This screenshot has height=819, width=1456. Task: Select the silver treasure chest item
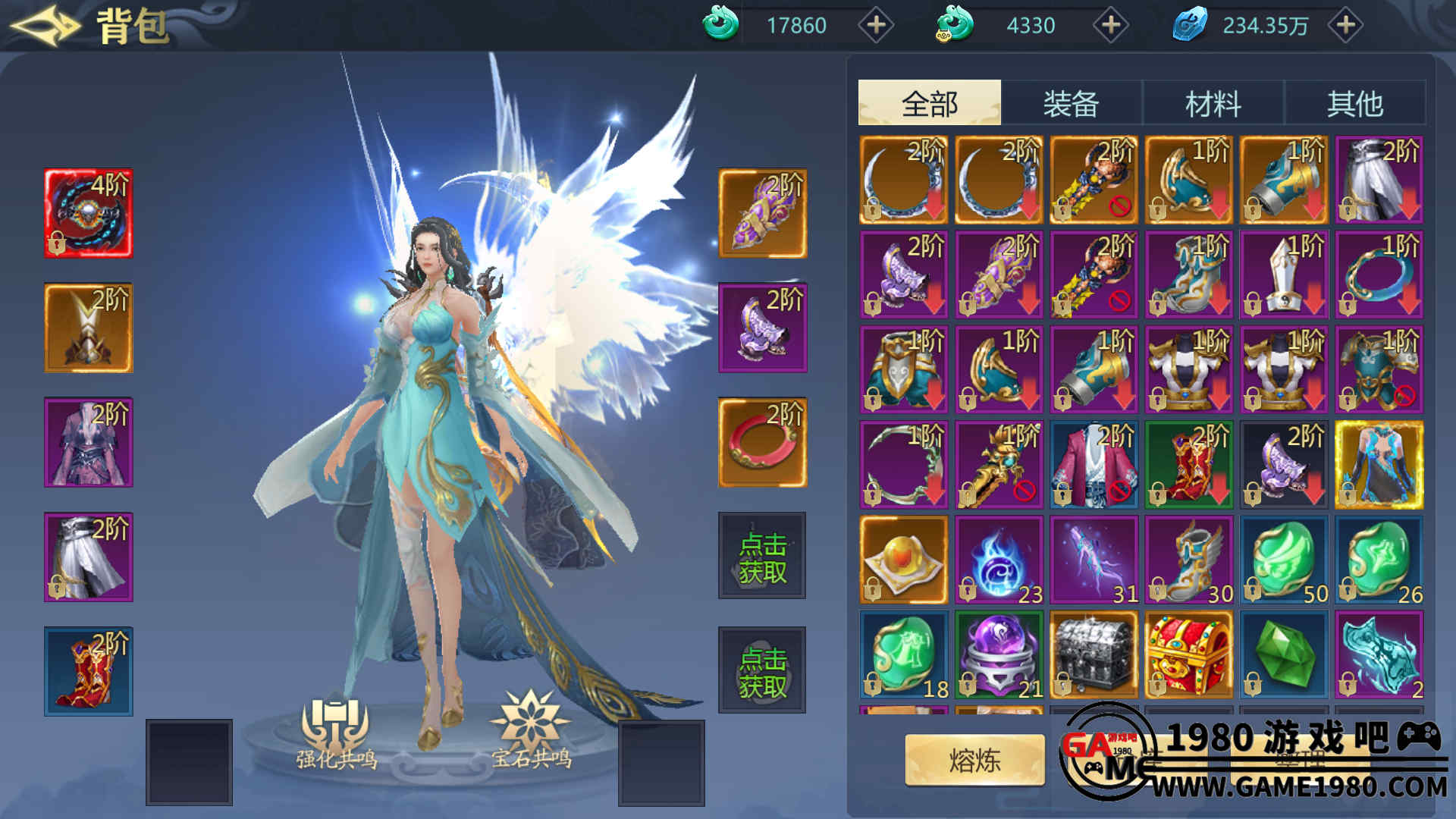click(x=1094, y=654)
